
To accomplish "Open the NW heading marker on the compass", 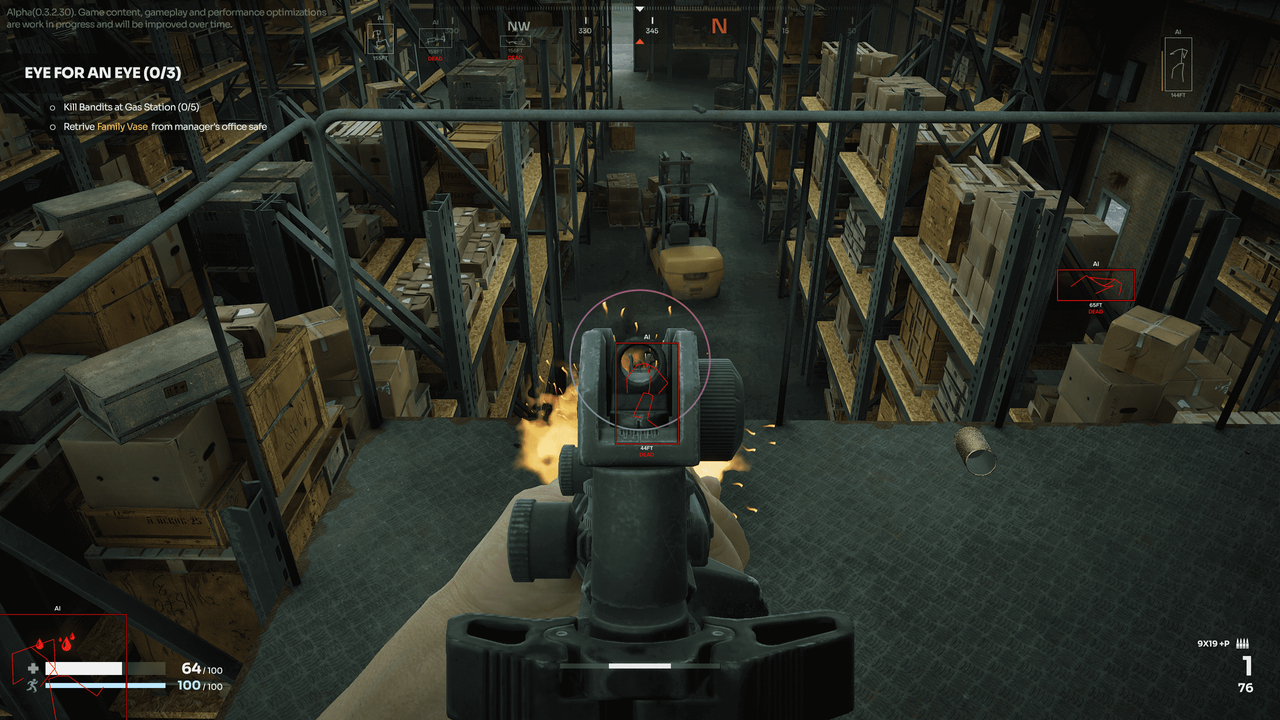I will click(x=518, y=25).
